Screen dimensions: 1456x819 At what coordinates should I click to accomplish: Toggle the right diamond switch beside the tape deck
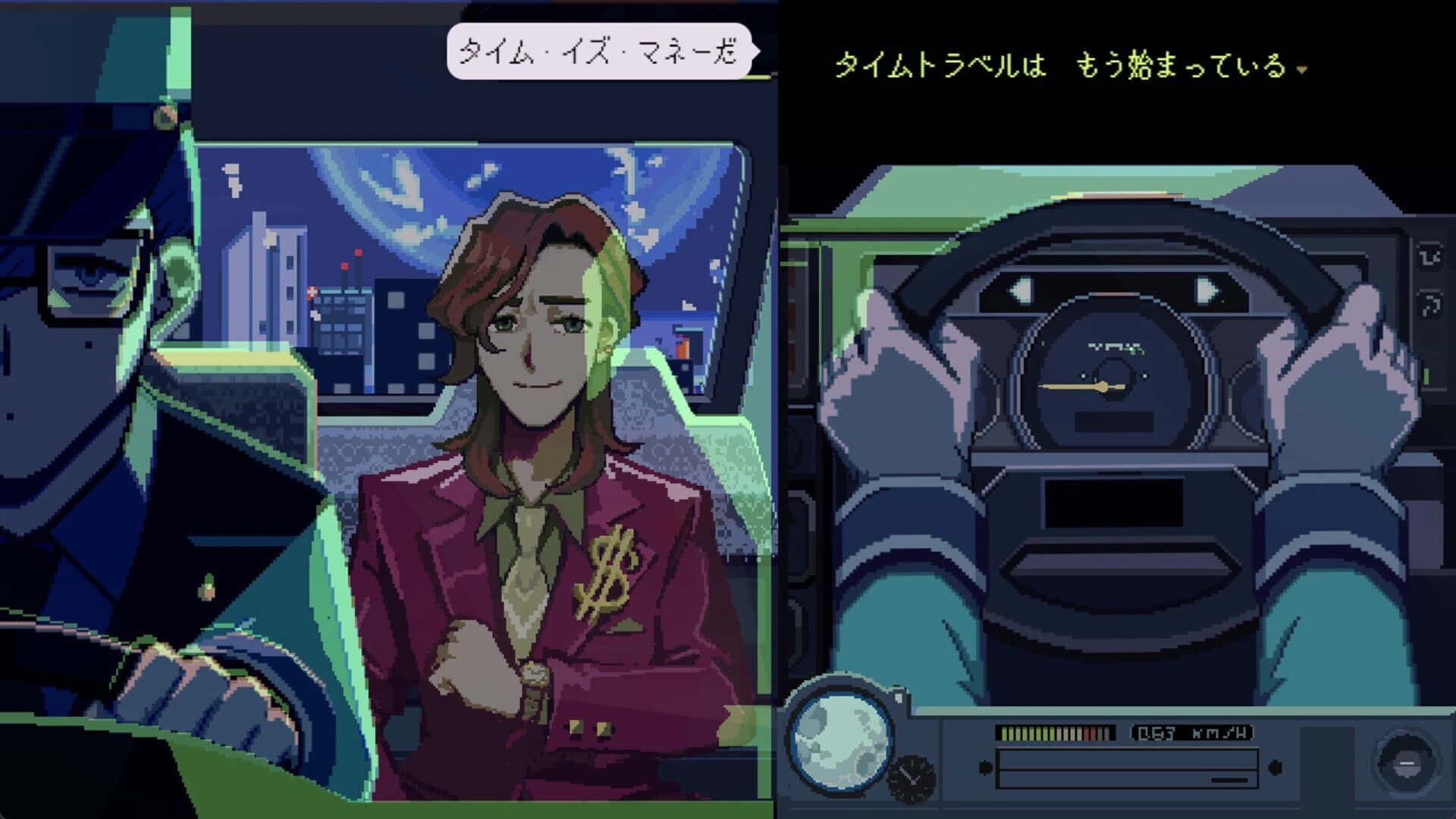point(1276,767)
